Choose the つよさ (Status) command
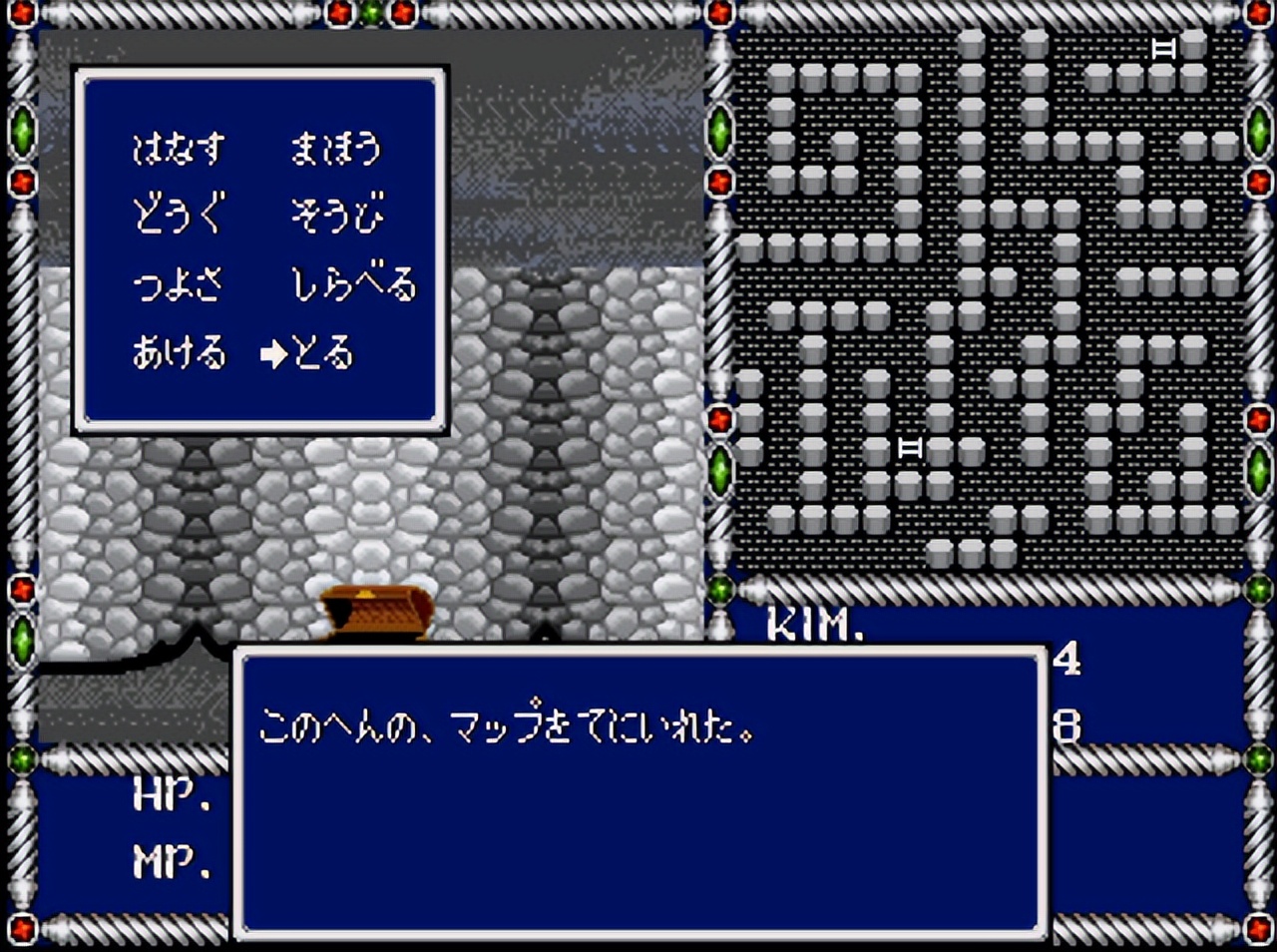The height and width of the screenshot is (952, 1277). pos(180,282)
